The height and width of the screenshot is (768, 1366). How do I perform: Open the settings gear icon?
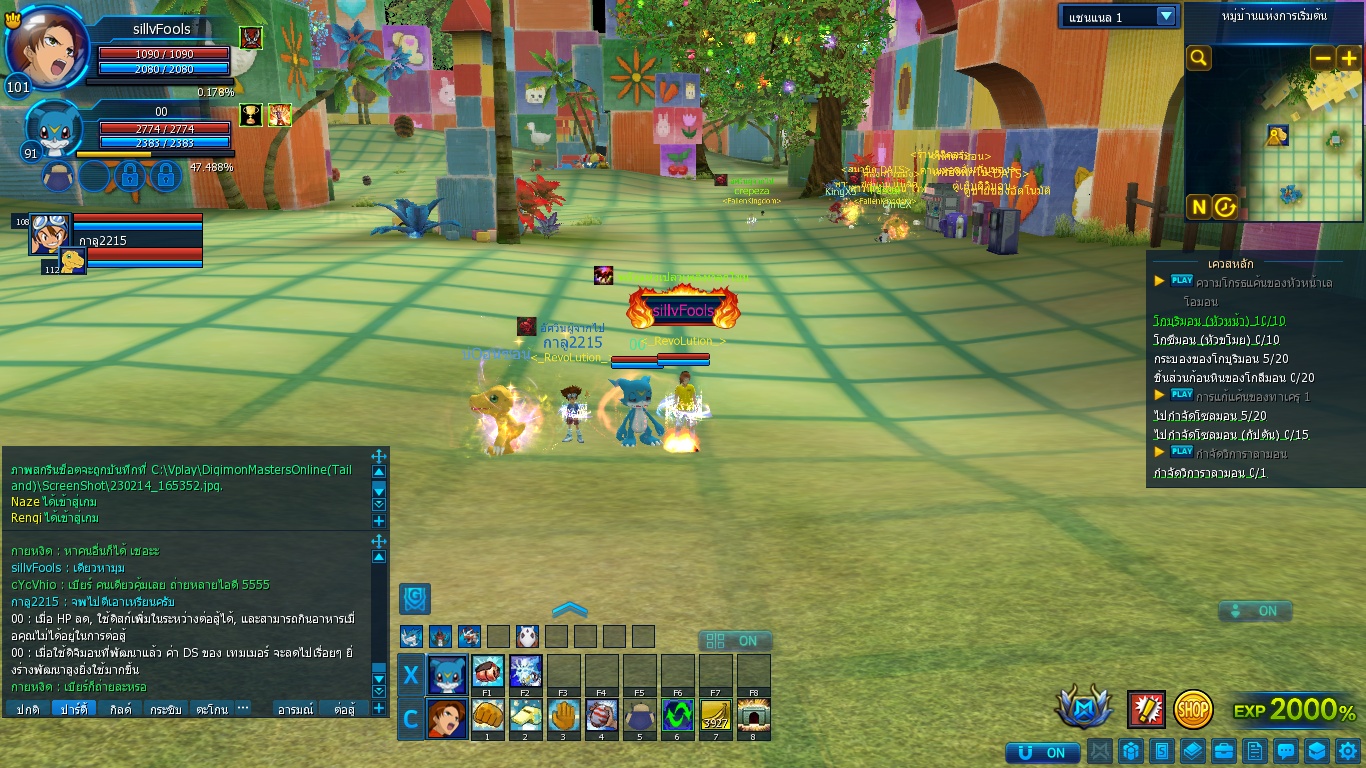1347,751
